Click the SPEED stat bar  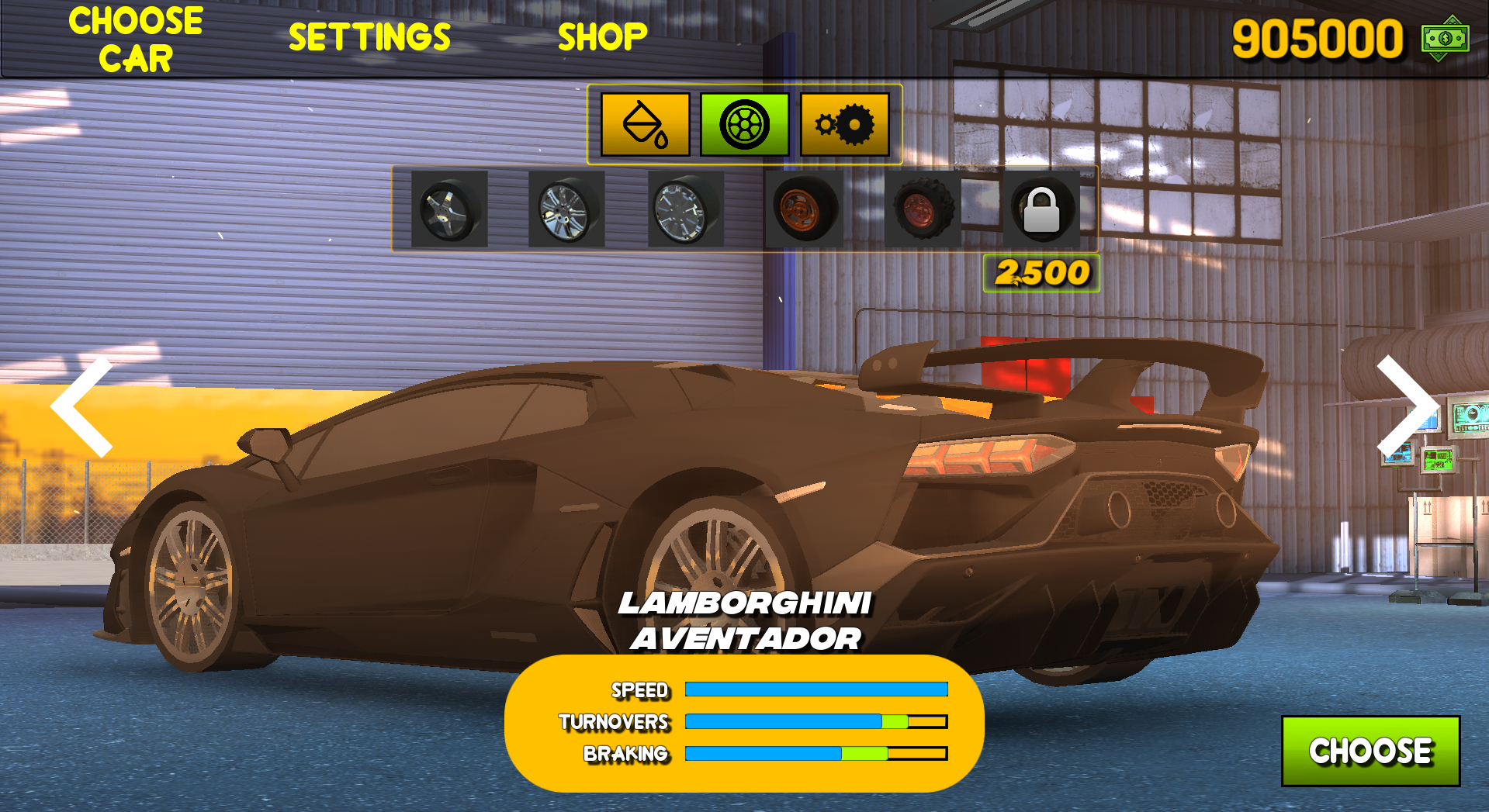815,688
